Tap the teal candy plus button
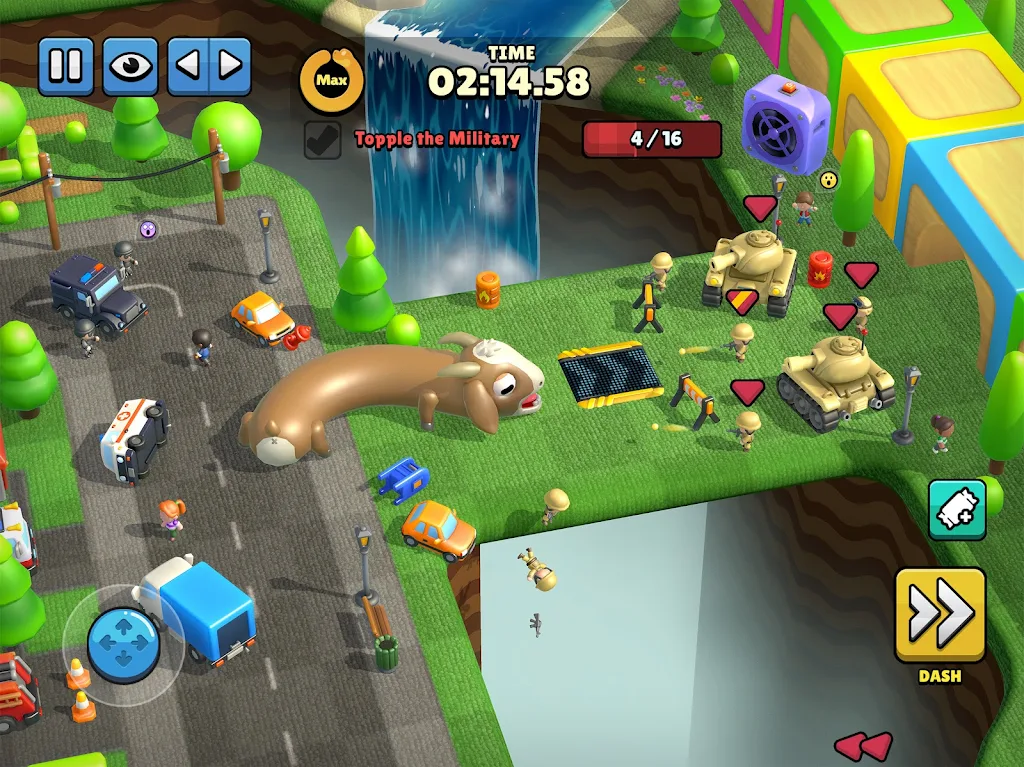Viewport: 1024px width, 767px height. pos(956,510)
